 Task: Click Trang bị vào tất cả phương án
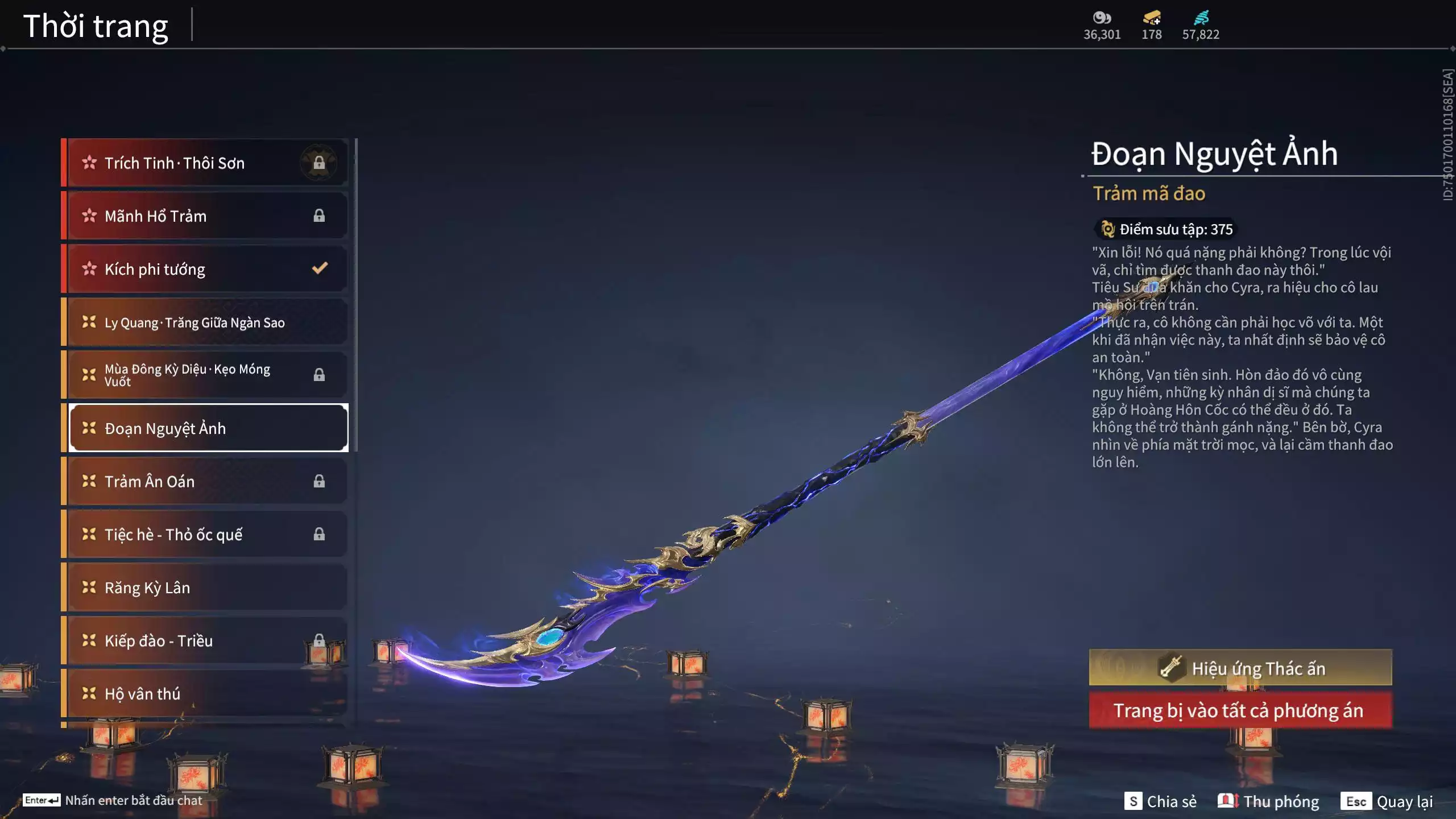click(1240, 711)
